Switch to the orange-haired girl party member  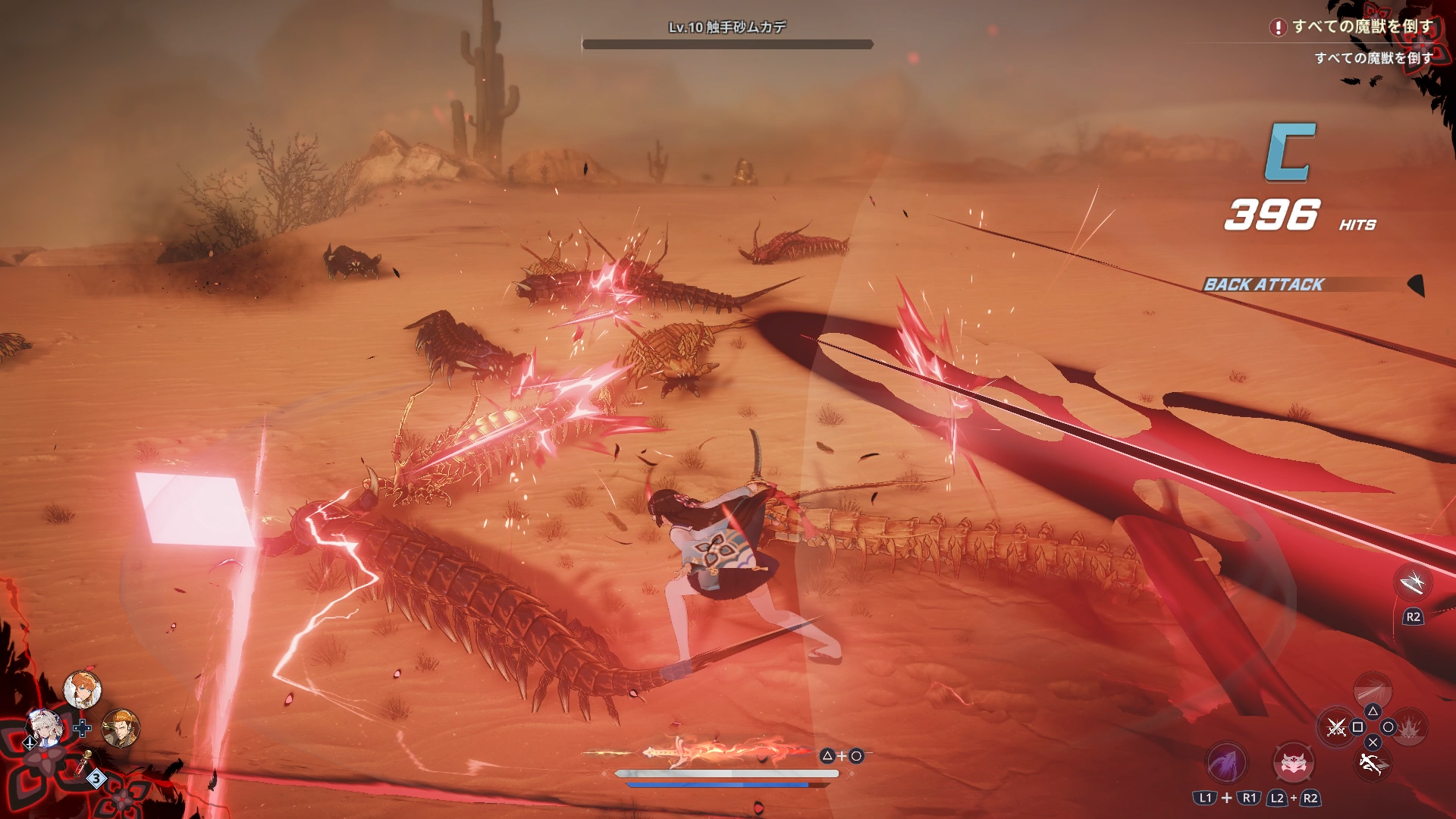pos(82,689)
